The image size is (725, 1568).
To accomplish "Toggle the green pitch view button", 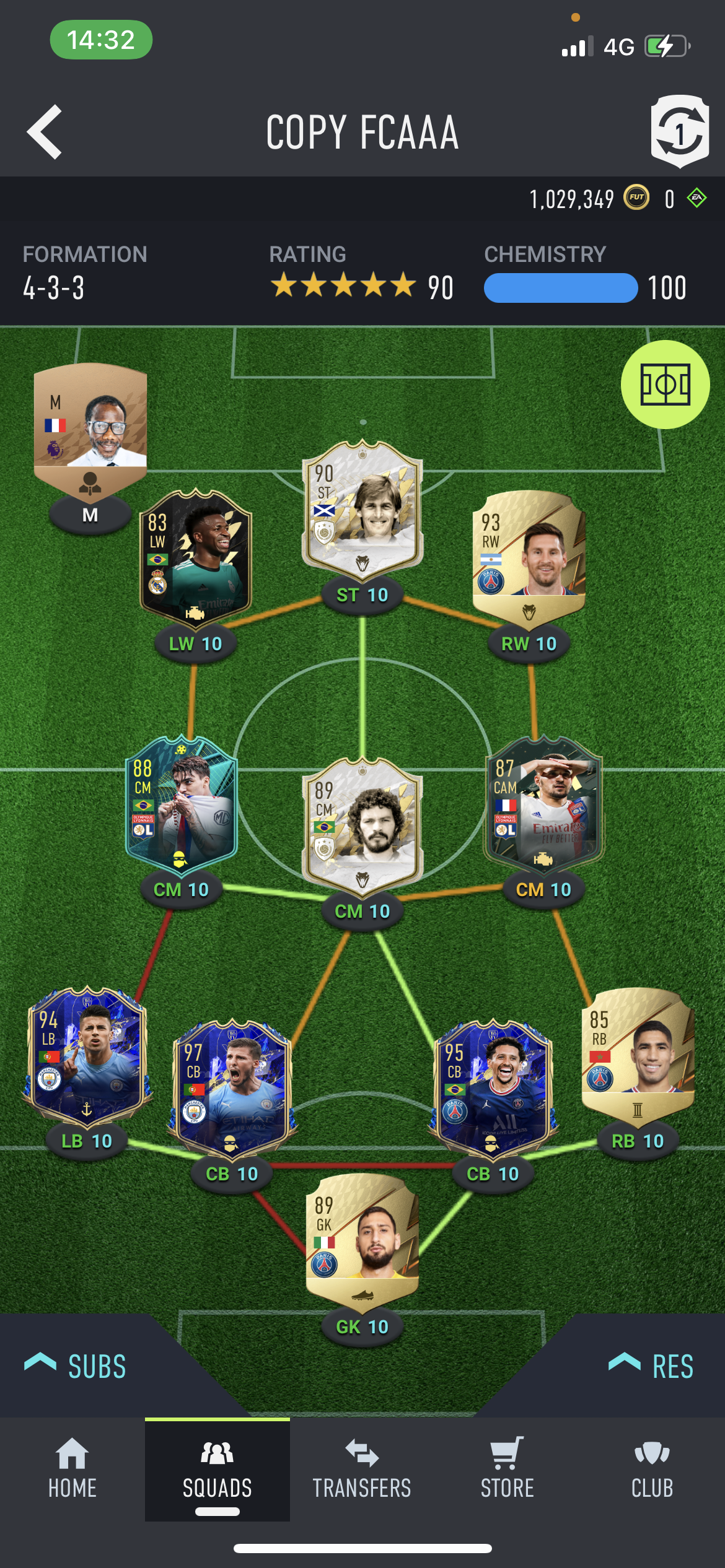I will tap(665, 385).
